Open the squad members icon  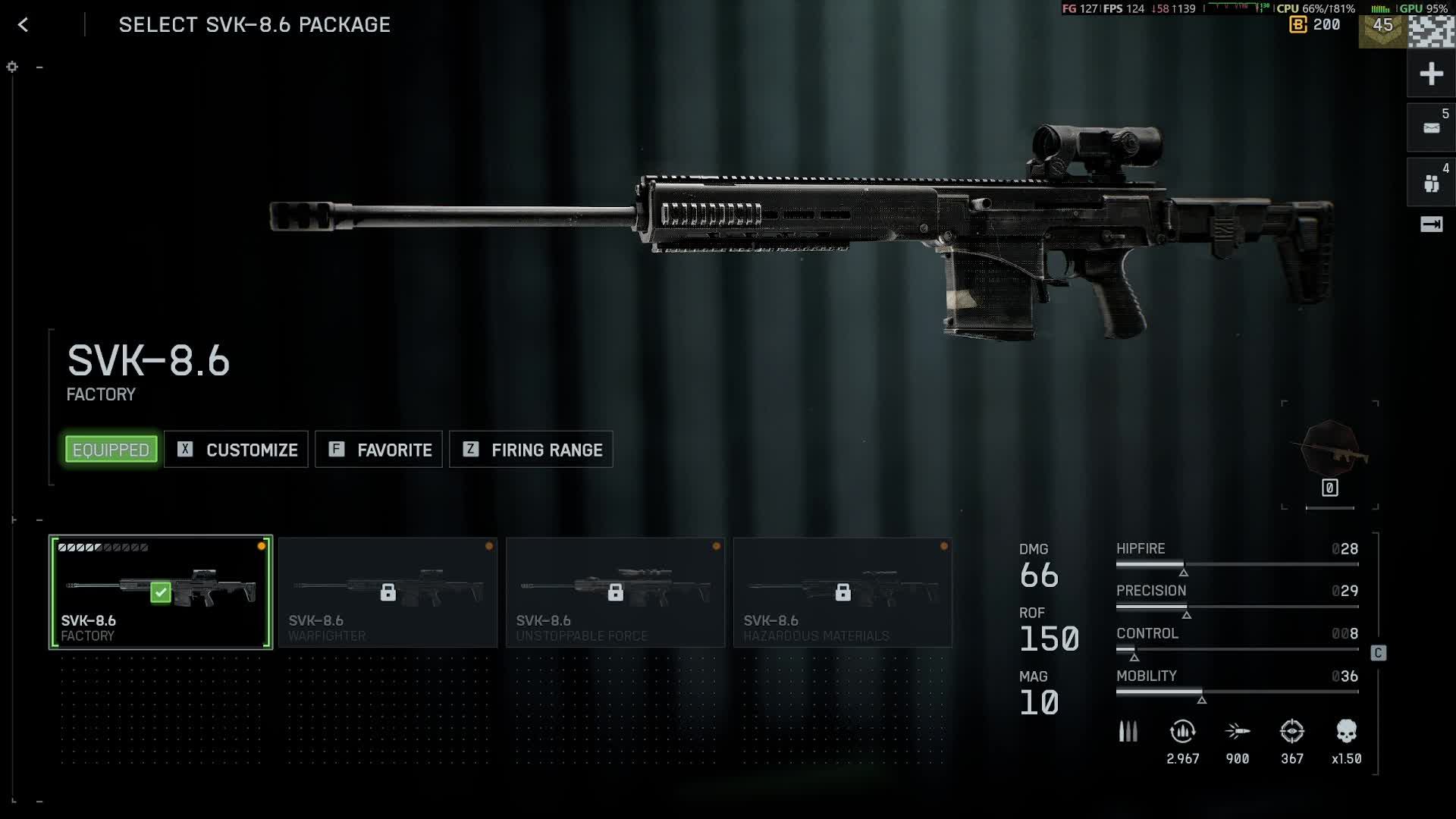pyautogui.click(x=1431, y=183)
